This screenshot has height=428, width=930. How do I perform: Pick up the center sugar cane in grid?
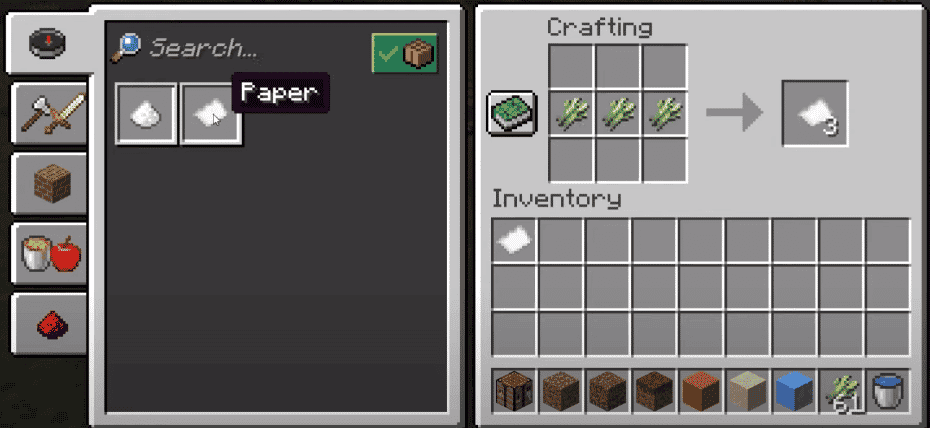point(618,113)
